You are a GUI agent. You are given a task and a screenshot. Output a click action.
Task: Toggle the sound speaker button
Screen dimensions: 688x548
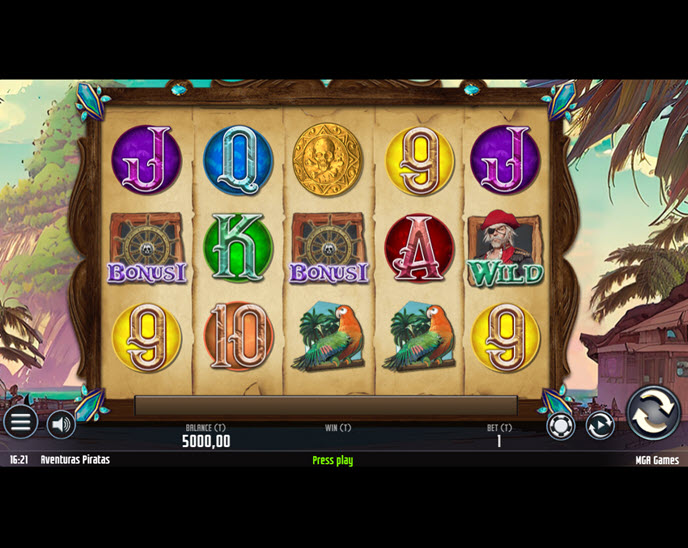point(62,424)
